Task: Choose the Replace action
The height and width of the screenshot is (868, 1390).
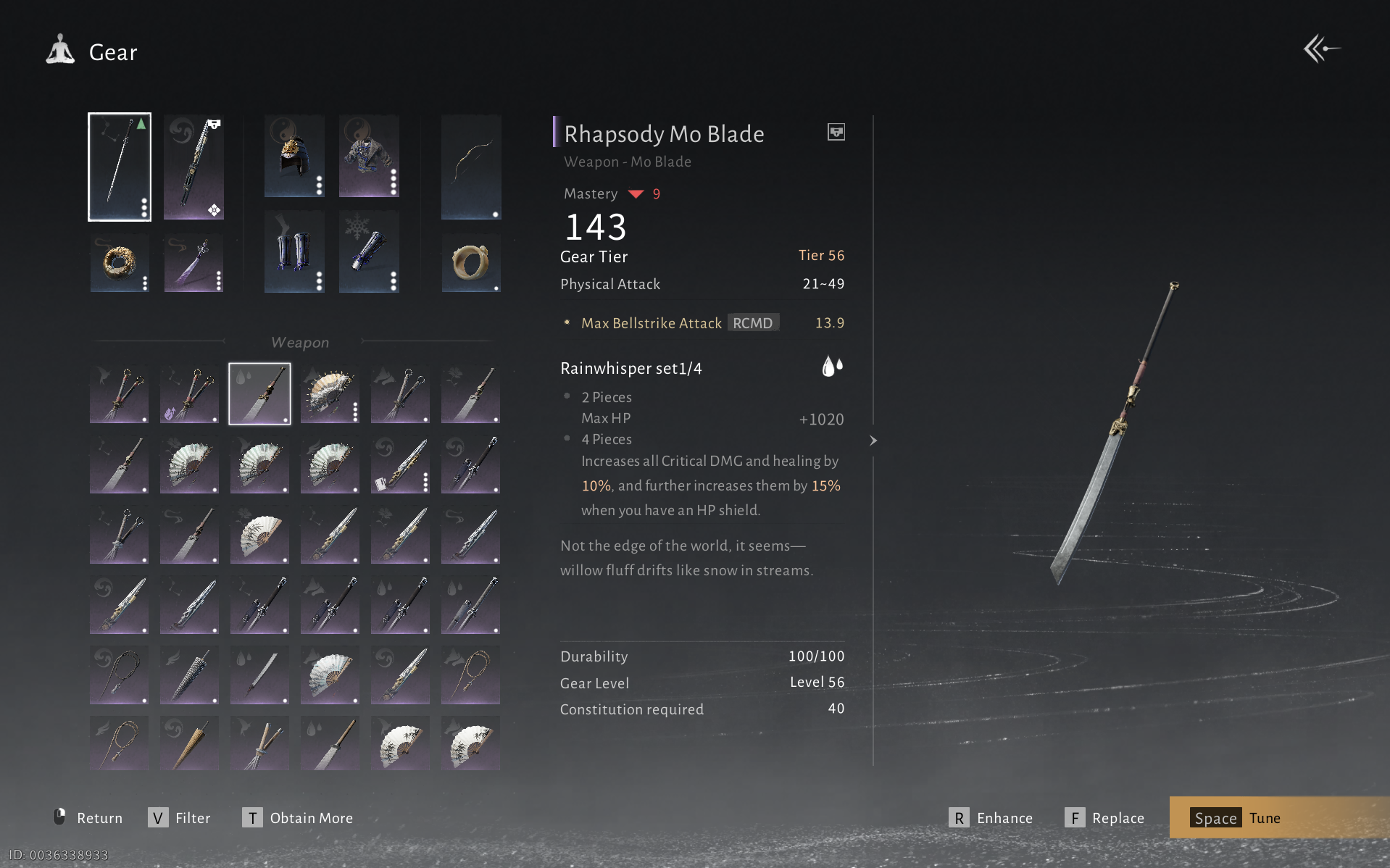Action: point(1105,818)
